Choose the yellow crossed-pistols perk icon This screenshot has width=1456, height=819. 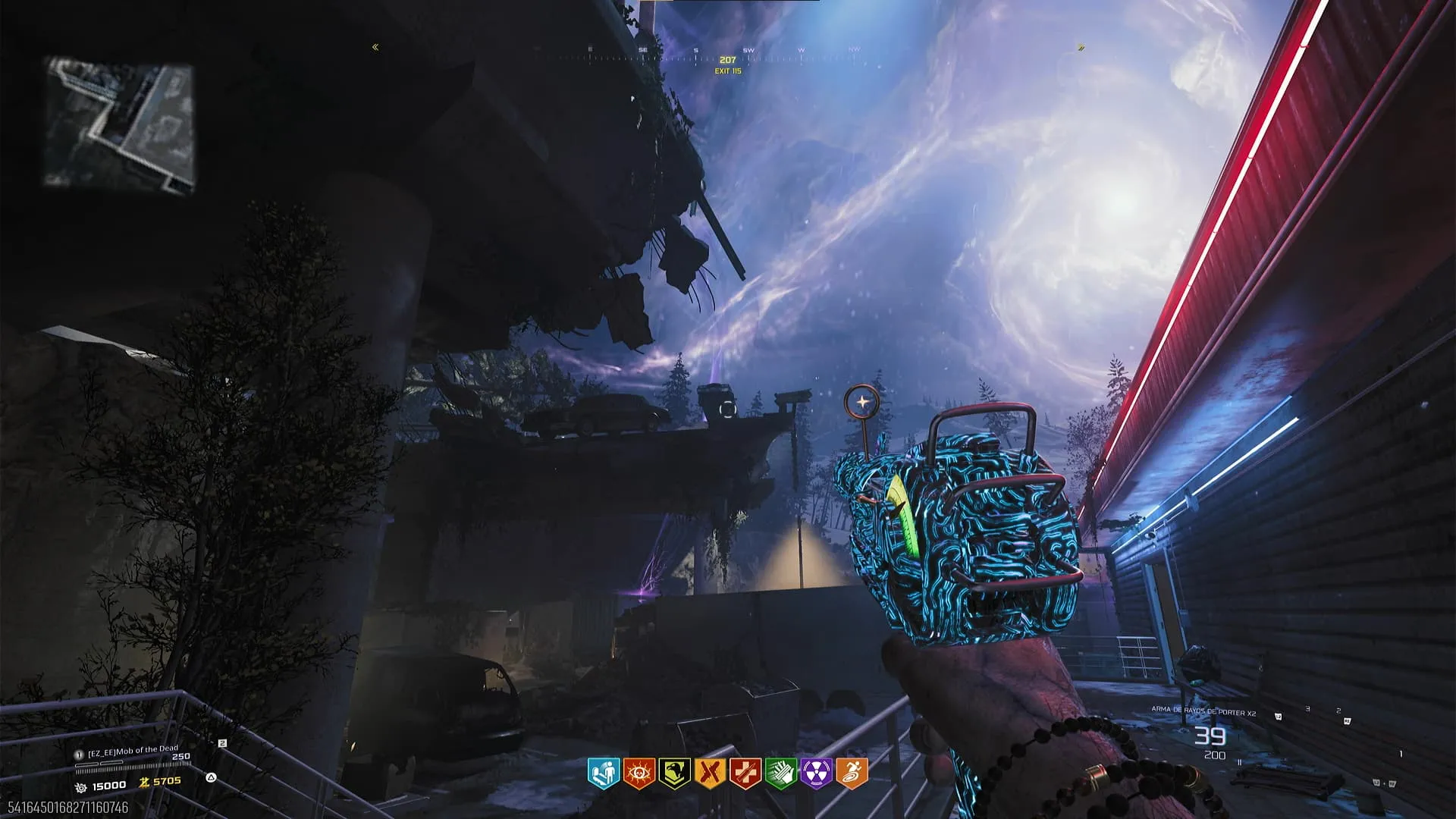[710, 773]
